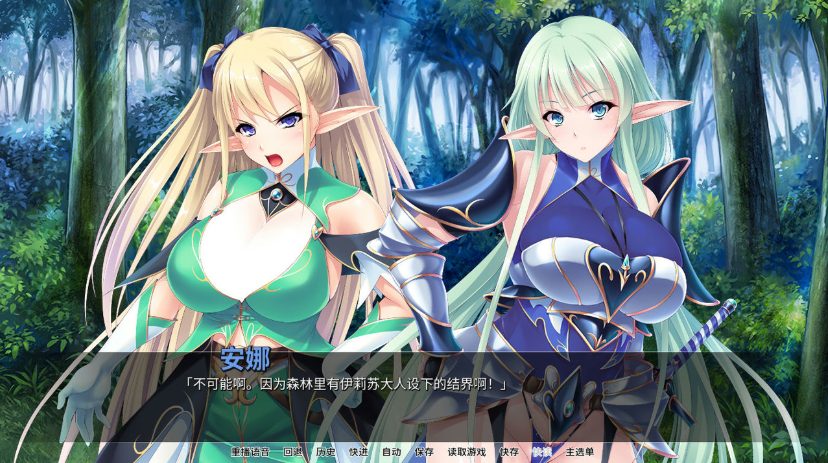Replay voice with 重播语音 button
This screenshot has height=463, width=828.
point(252,452)
